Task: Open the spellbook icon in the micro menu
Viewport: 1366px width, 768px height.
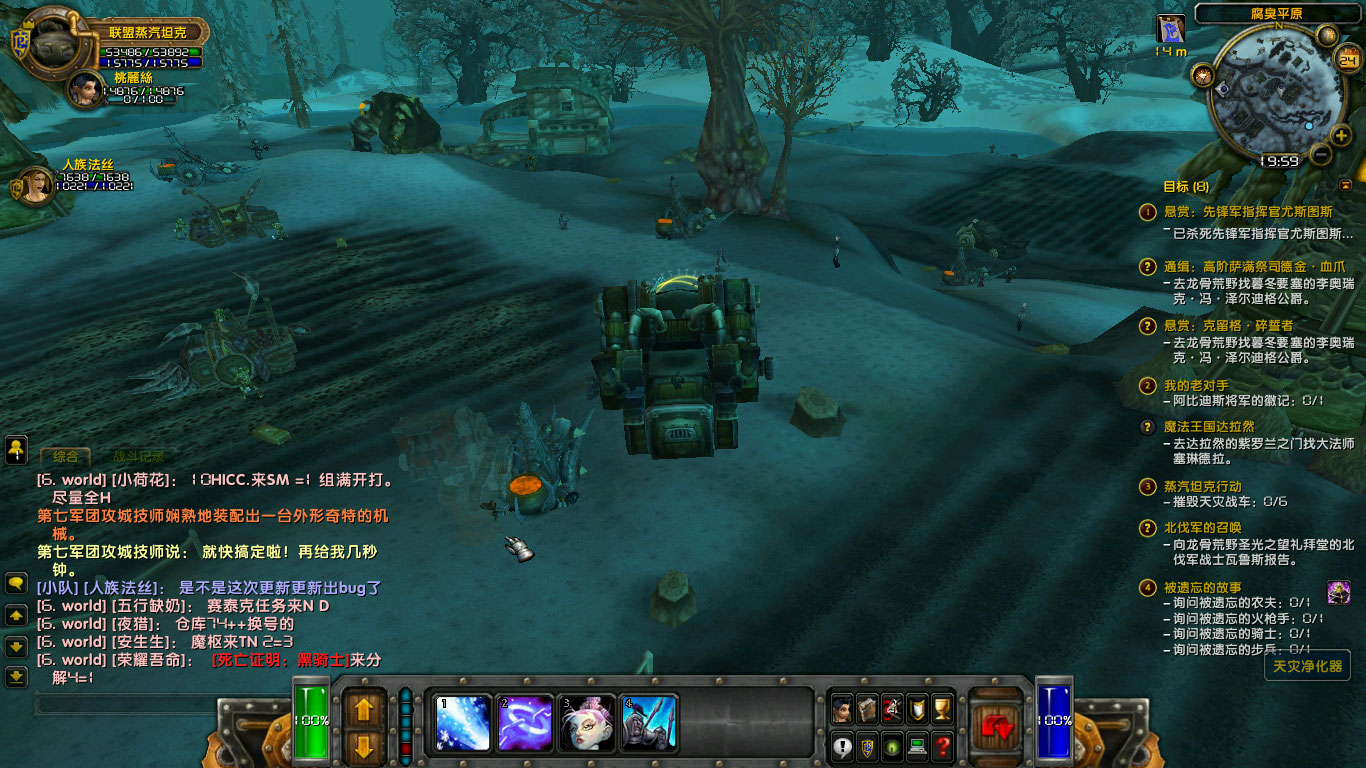Action: coord(866,708)
